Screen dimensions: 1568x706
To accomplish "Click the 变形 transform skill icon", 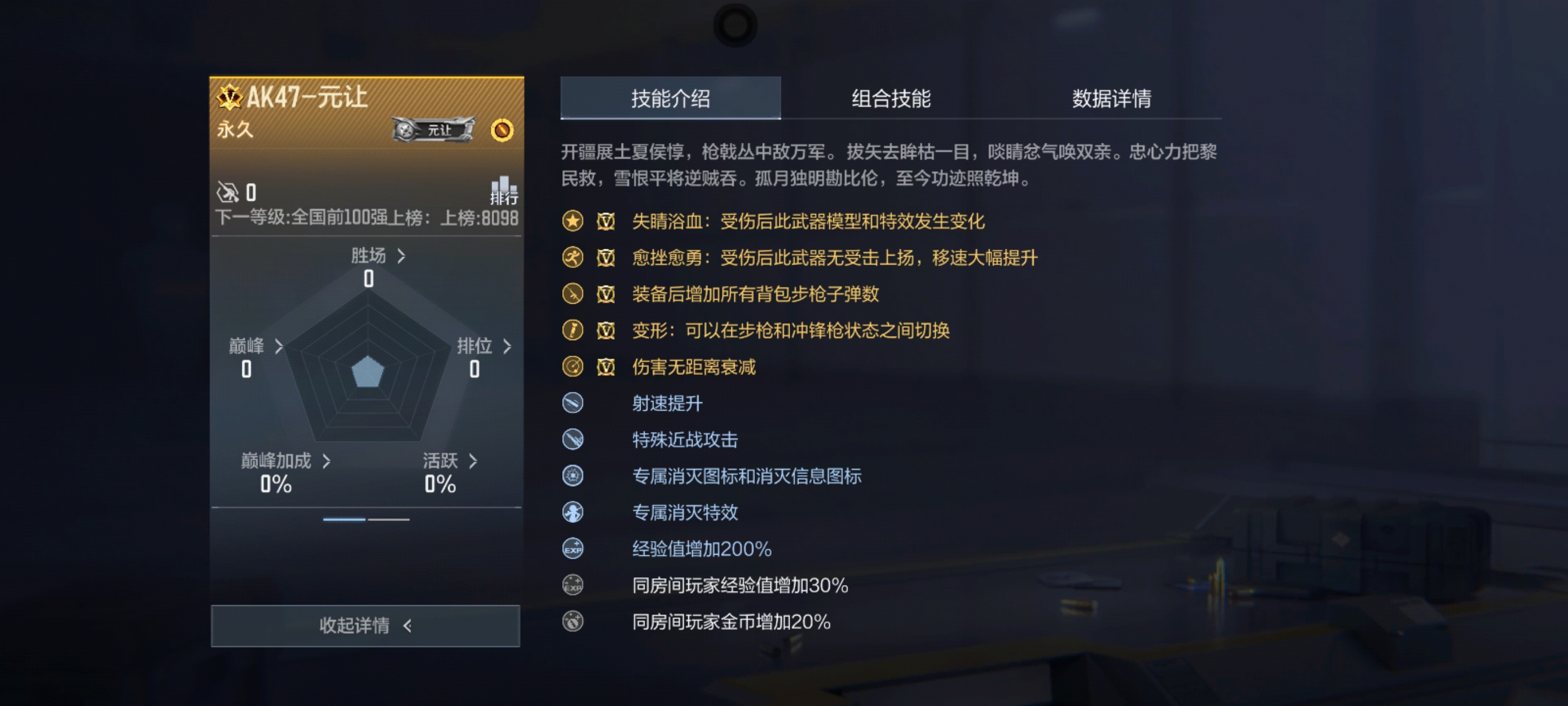I will (572, 331).
